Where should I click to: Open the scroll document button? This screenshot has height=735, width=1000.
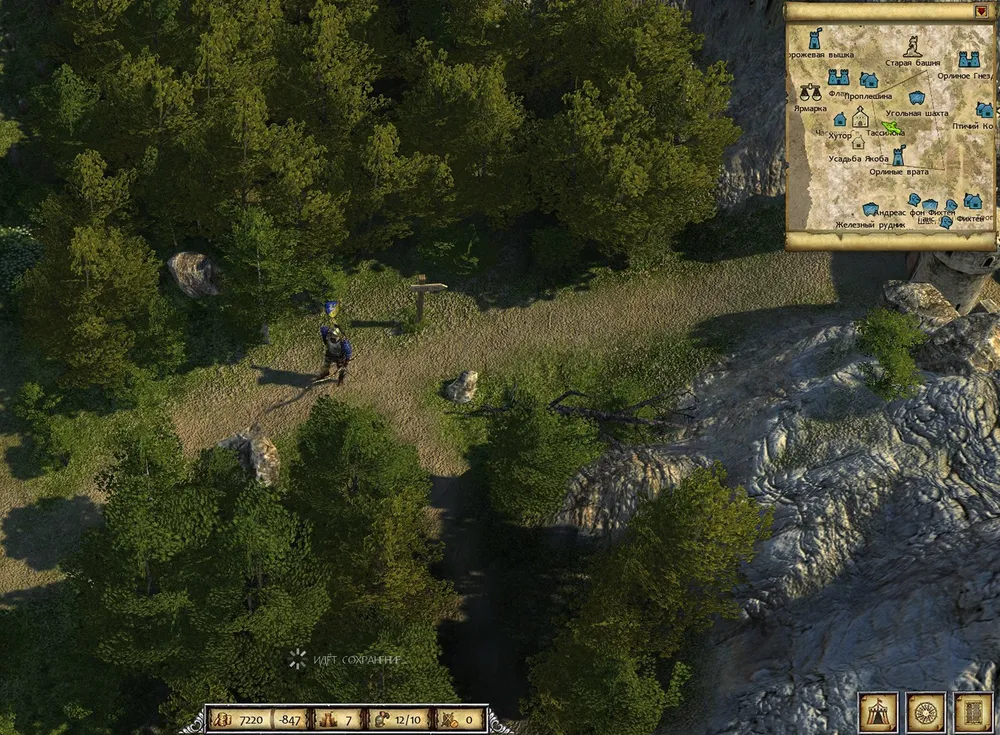(x=972, y=711)
